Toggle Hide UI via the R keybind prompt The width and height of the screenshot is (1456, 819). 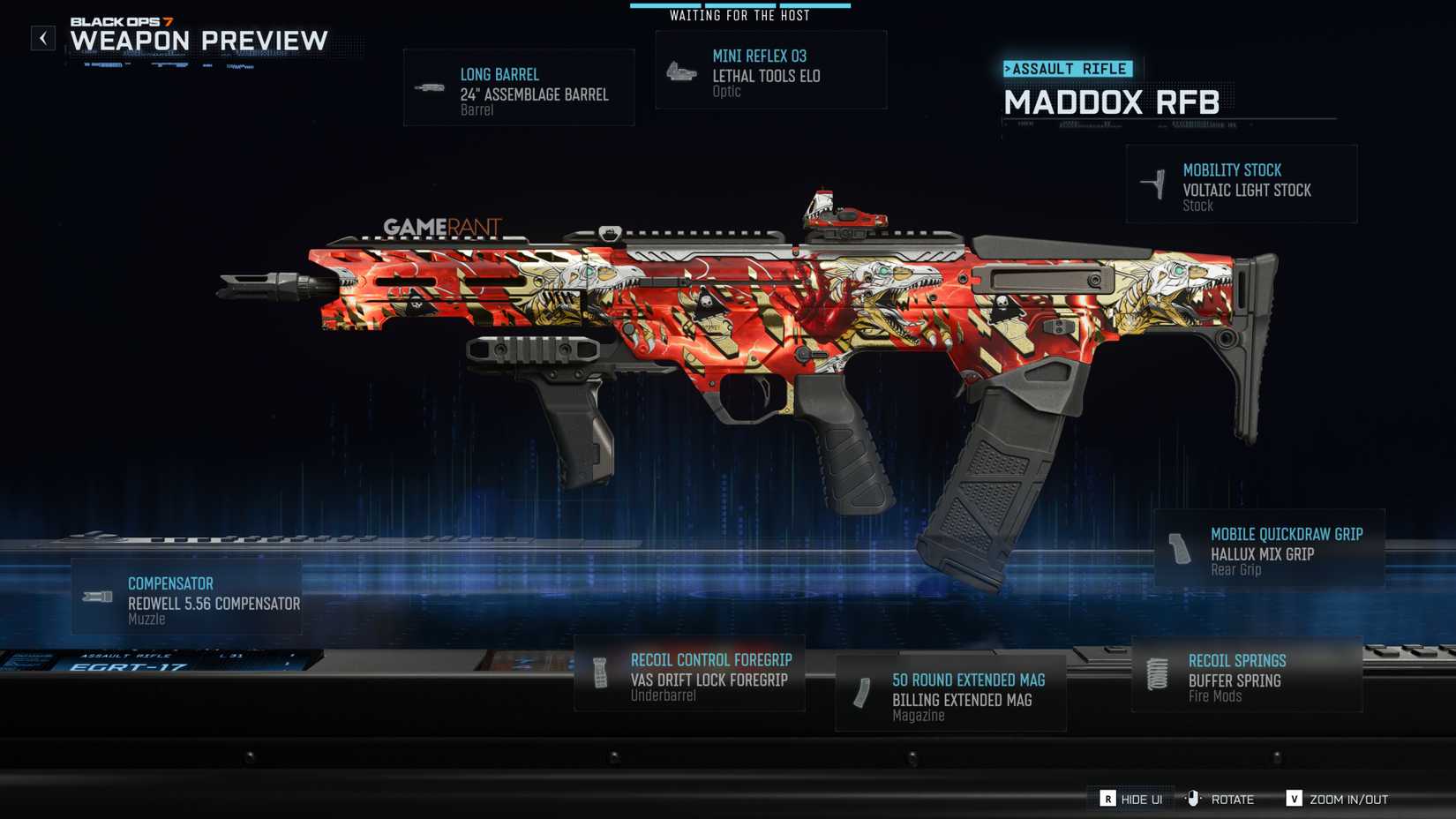1107,799
